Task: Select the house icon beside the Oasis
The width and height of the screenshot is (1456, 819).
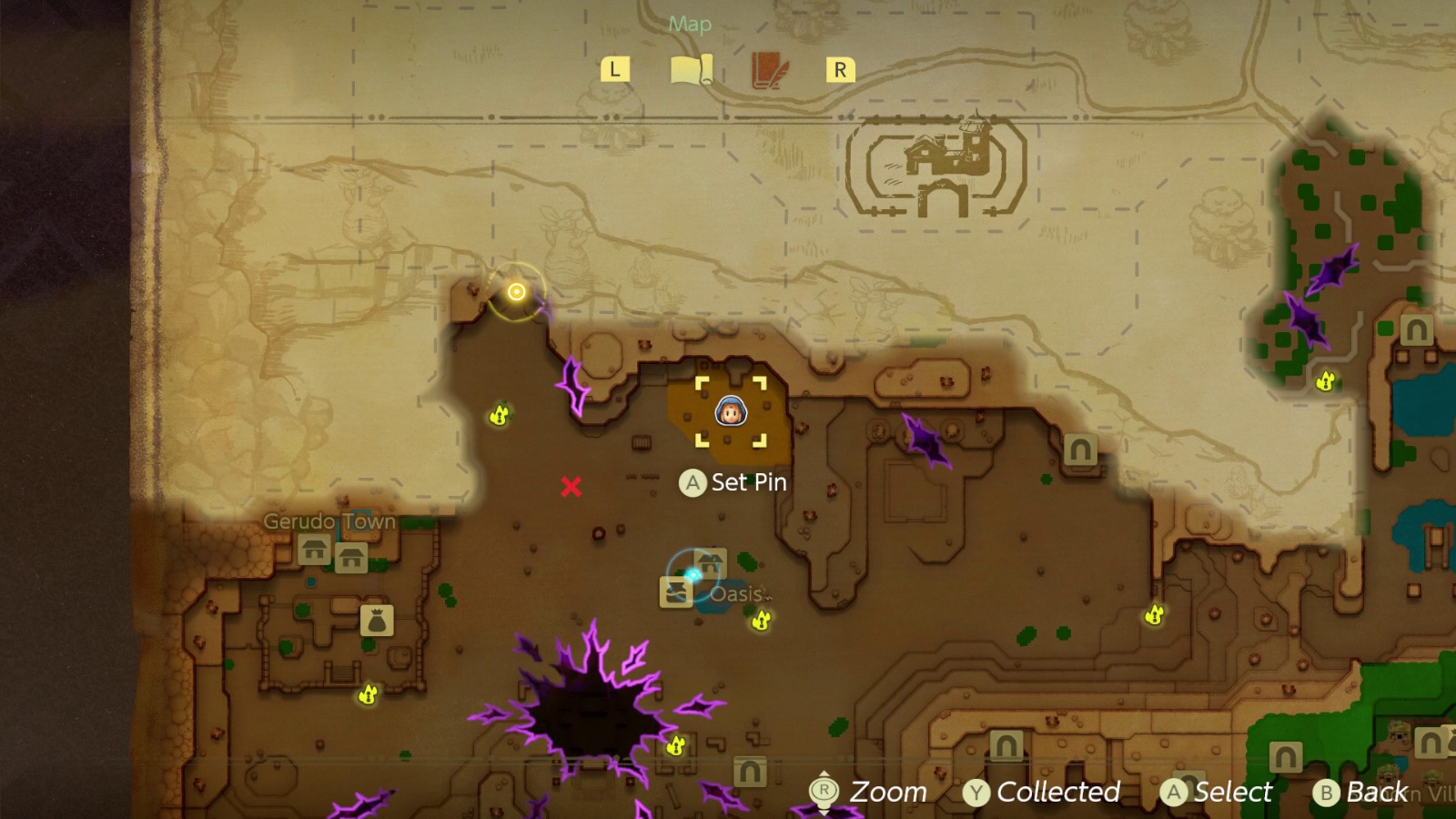Action: point(711,561)
